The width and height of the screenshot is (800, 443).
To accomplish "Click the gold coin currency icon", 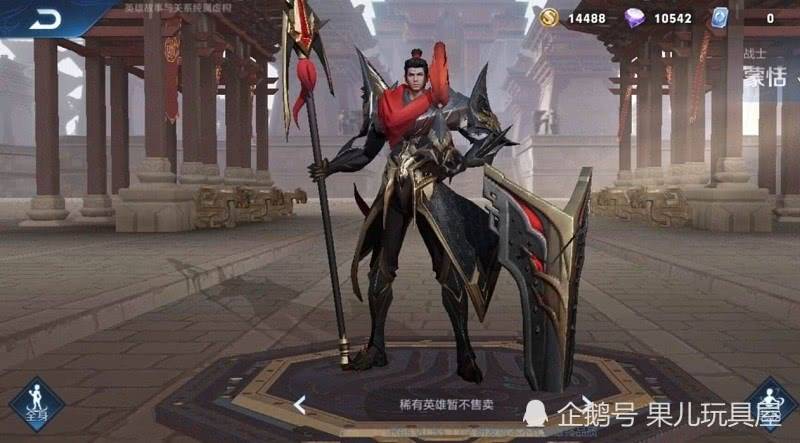I will (549, 18).
